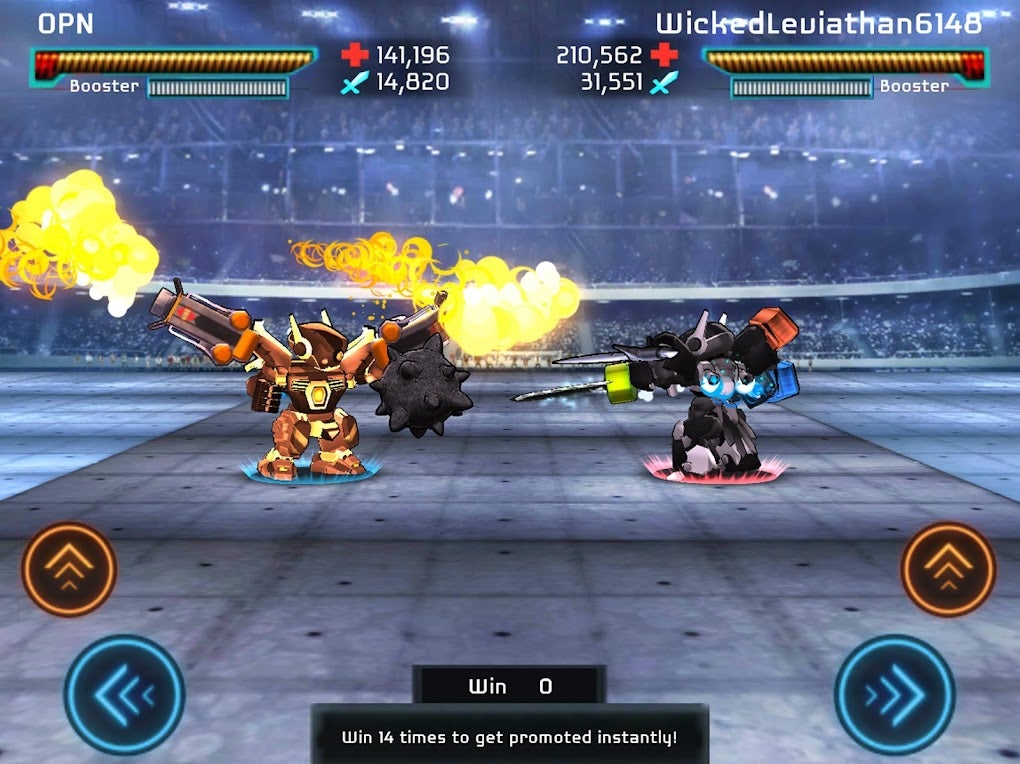
Task: Activate the orange up-chevron button above the right-chevron button
Action: [948, 569]
